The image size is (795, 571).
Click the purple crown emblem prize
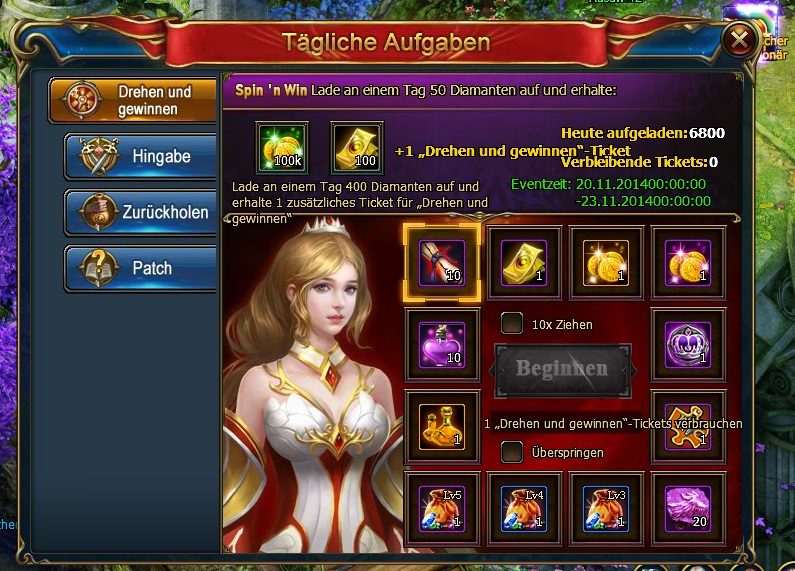point(688,344)
